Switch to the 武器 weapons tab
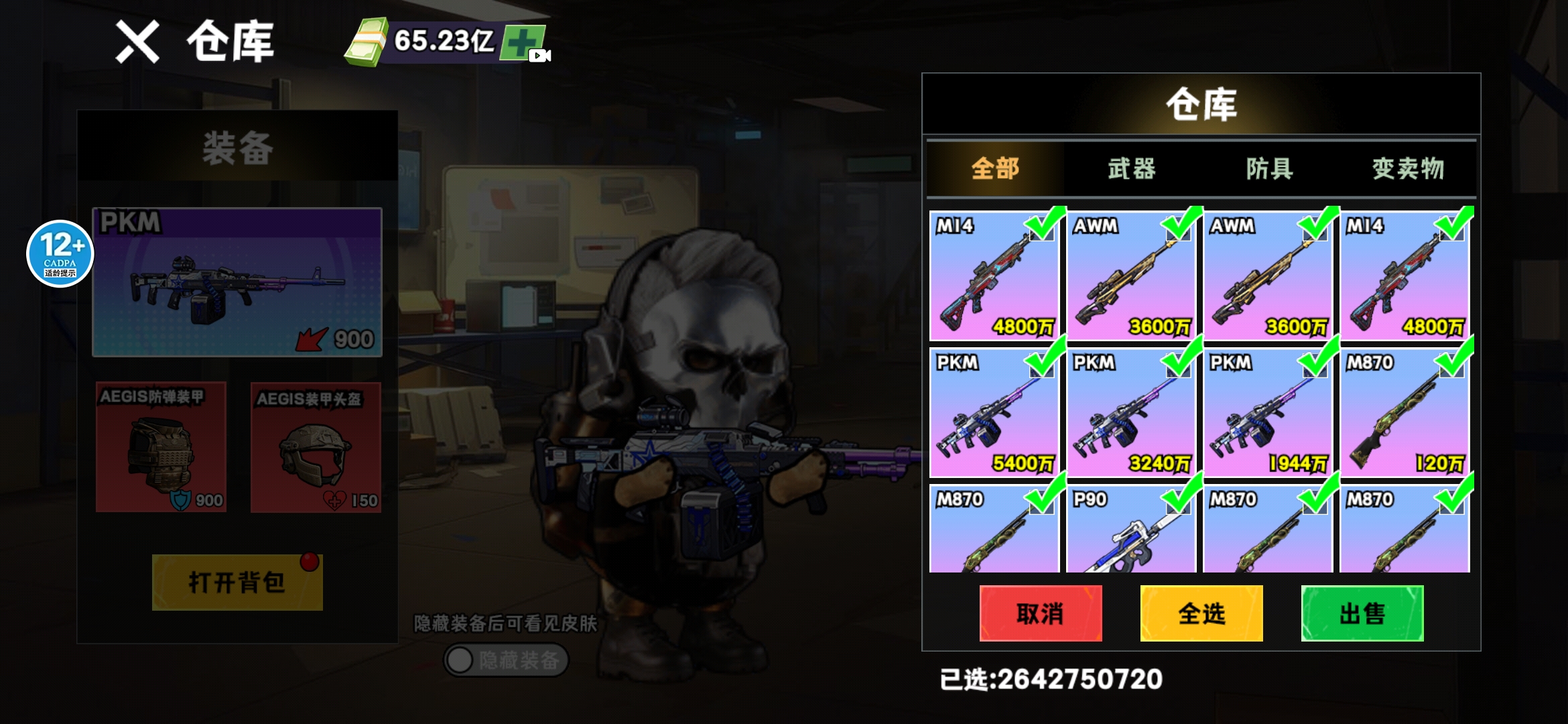1568x724 pixels. (1132, 168)
